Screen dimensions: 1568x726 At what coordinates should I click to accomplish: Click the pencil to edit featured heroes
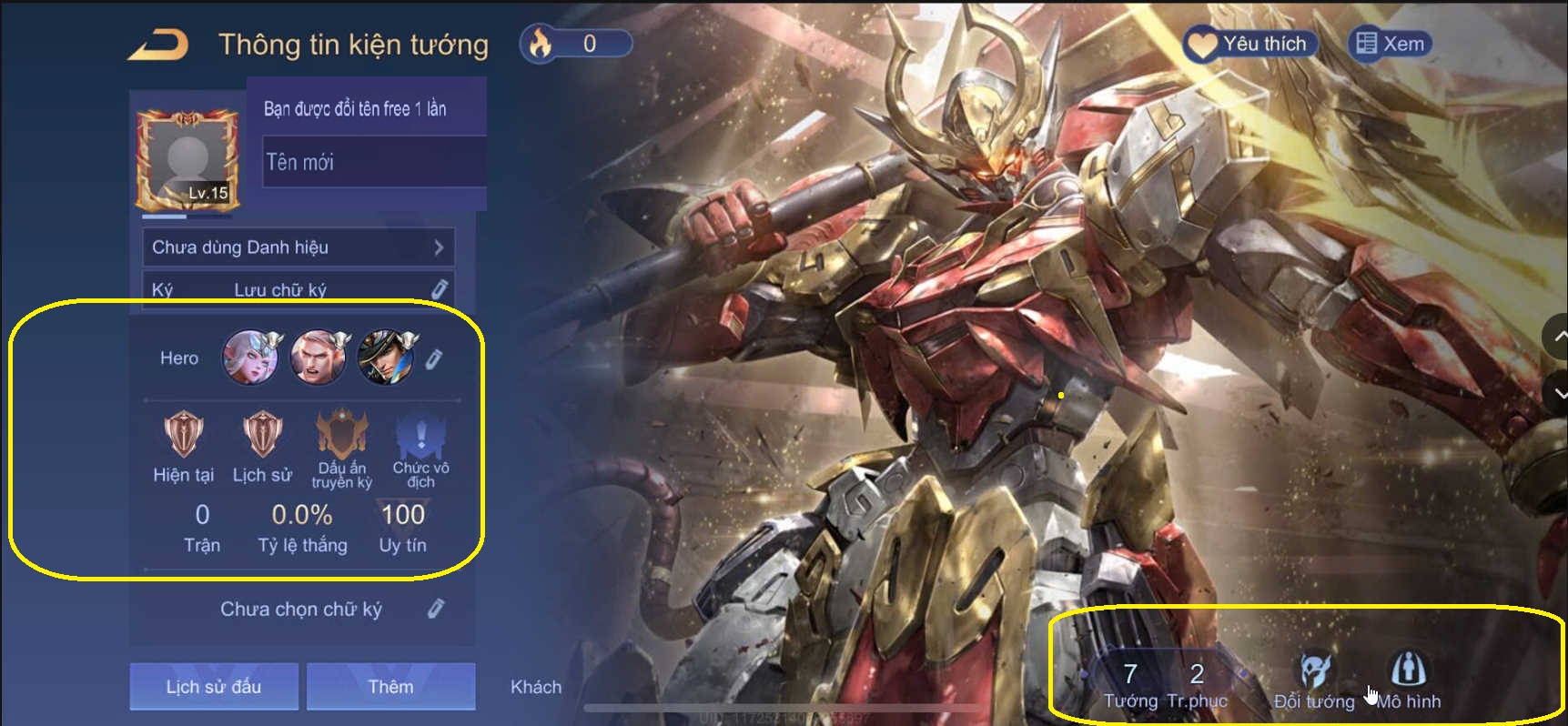[x=435, y=358]
